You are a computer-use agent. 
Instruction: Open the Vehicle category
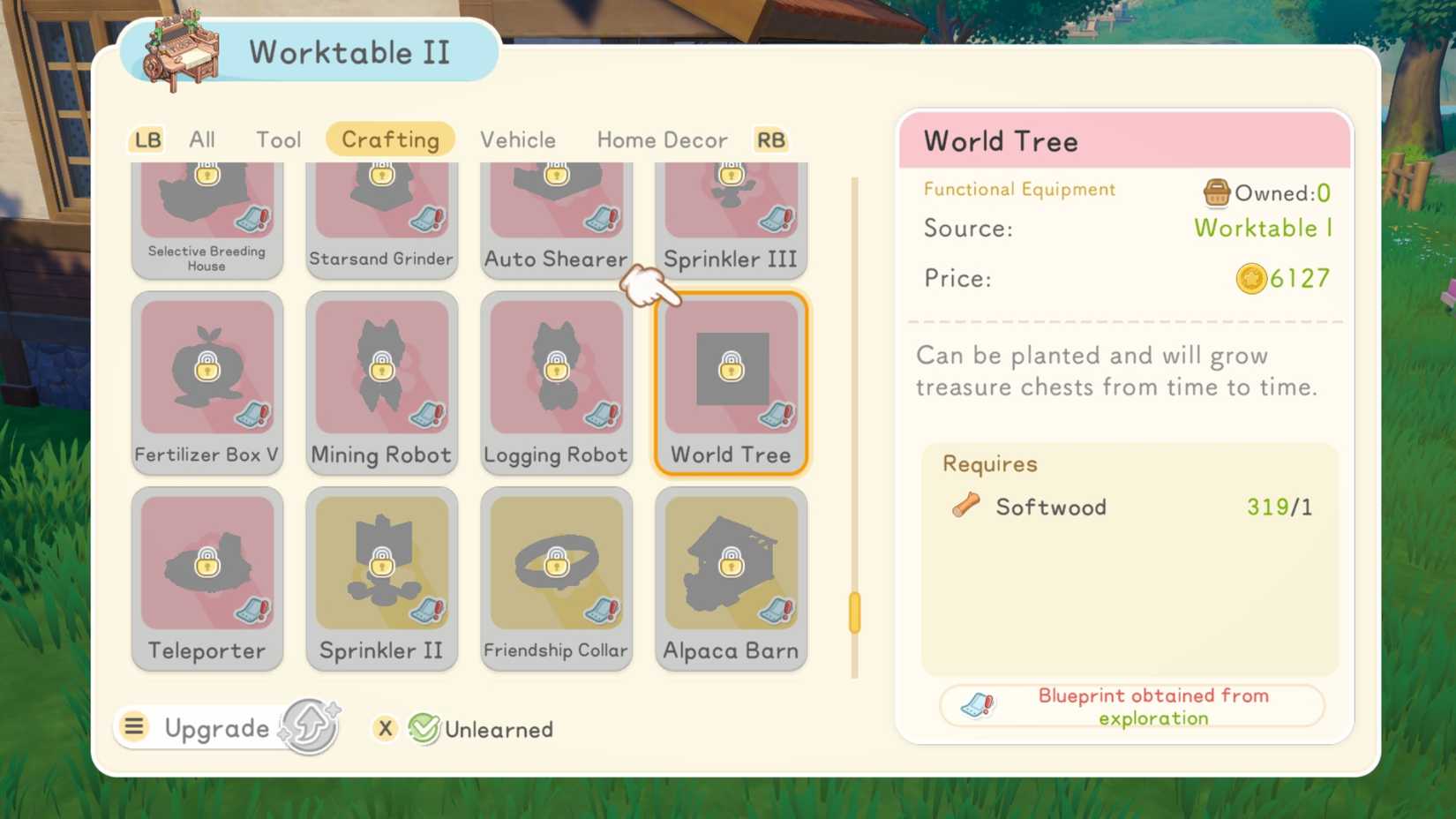pos(517,139)
